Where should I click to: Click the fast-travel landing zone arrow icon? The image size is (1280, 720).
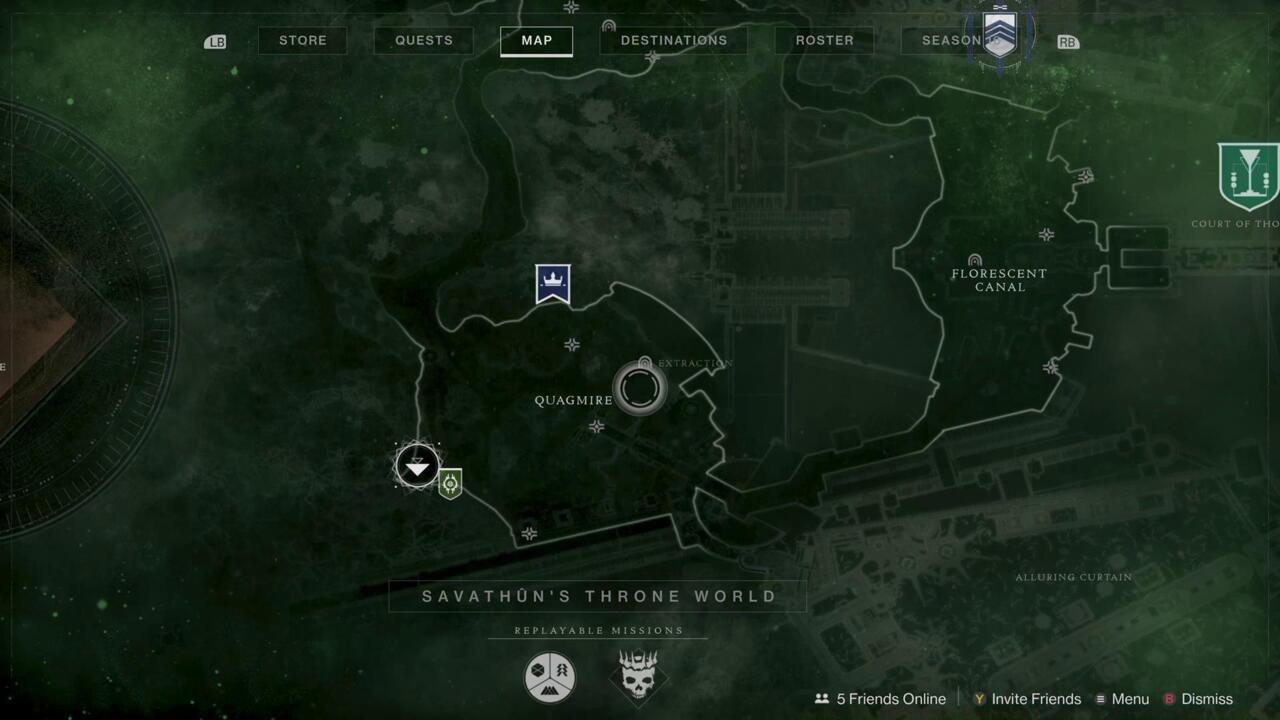pos(417,466)
